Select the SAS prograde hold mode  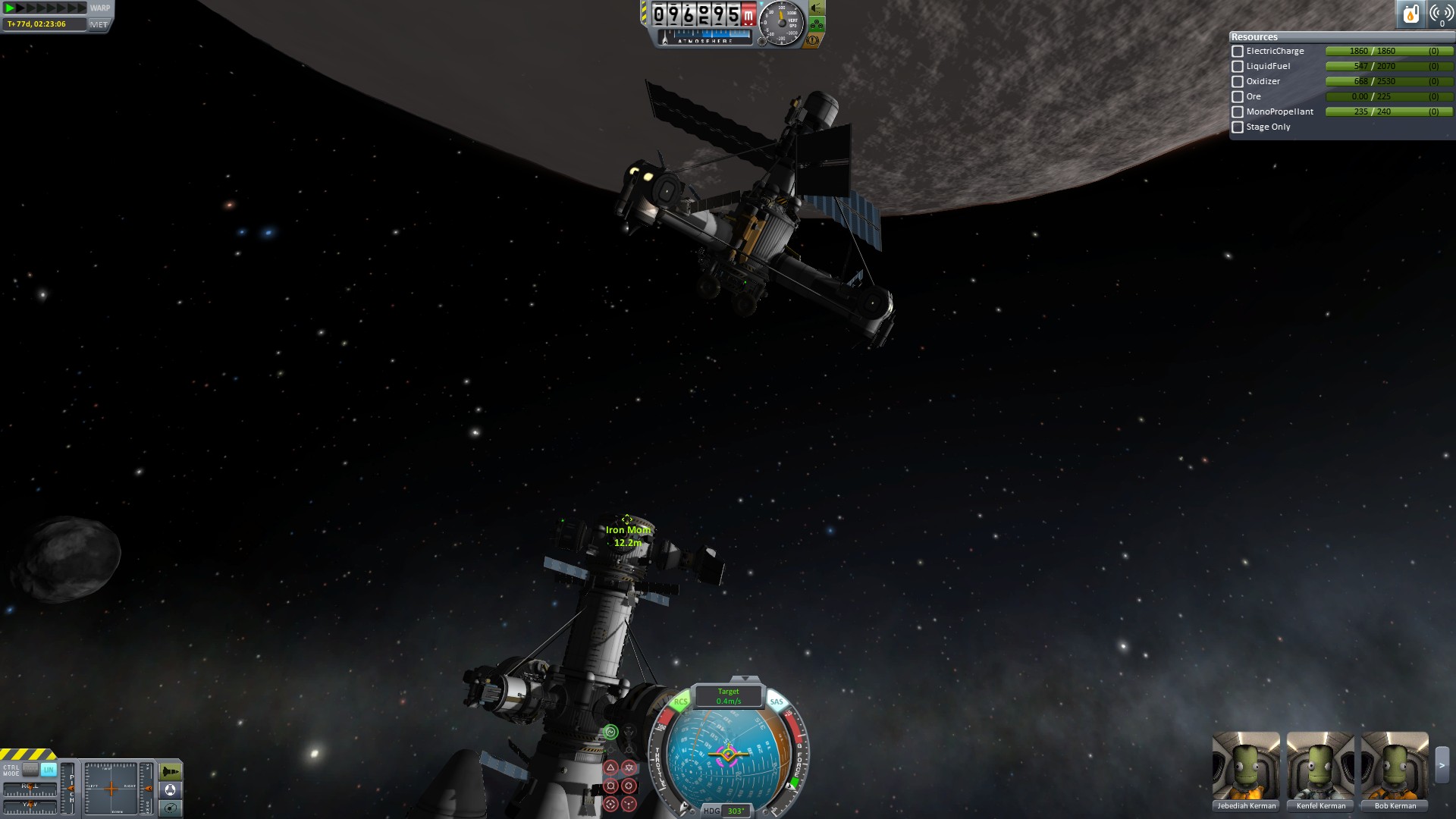coord(610,768)
